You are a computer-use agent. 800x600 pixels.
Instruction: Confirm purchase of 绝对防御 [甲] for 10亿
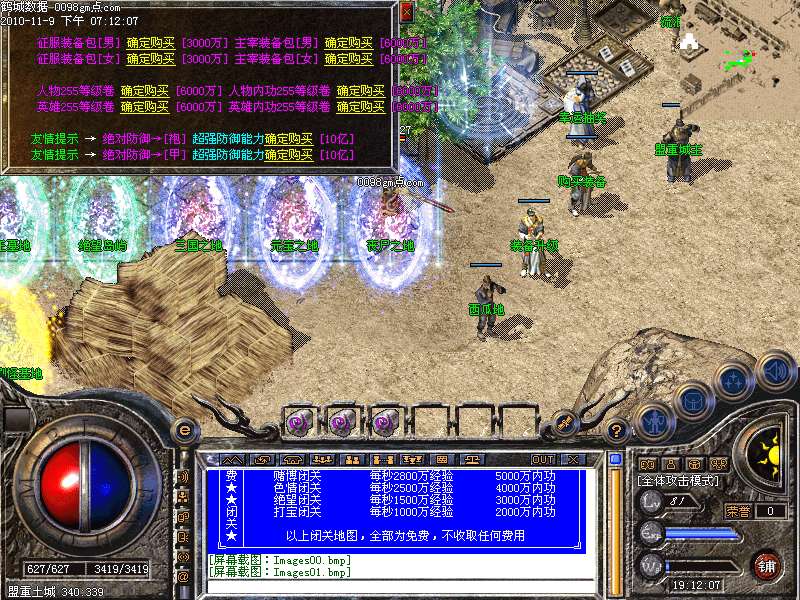[x=288, y=155]
